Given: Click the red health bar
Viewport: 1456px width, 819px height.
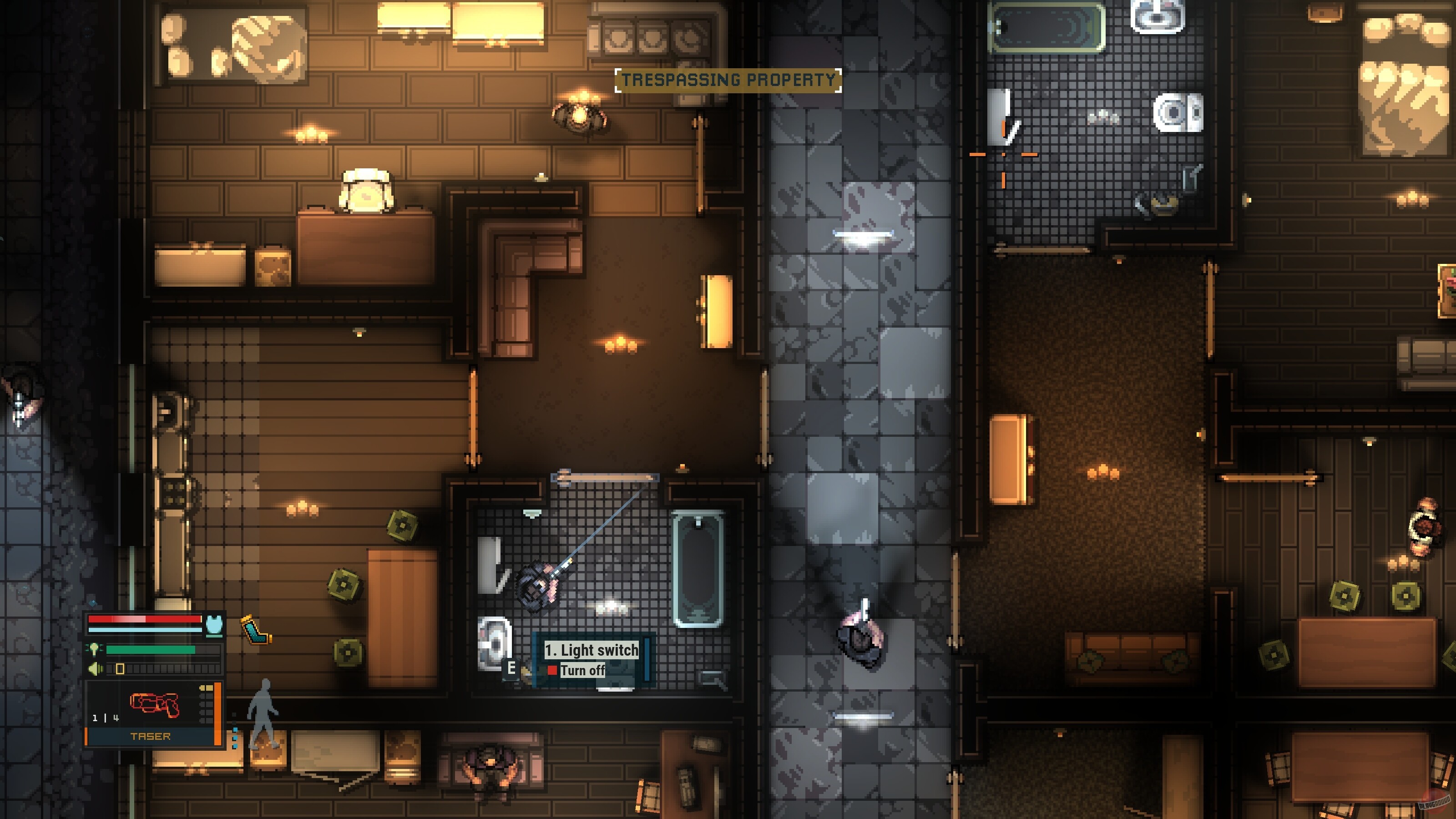Looking at the screenshot, I should [144, 619].
